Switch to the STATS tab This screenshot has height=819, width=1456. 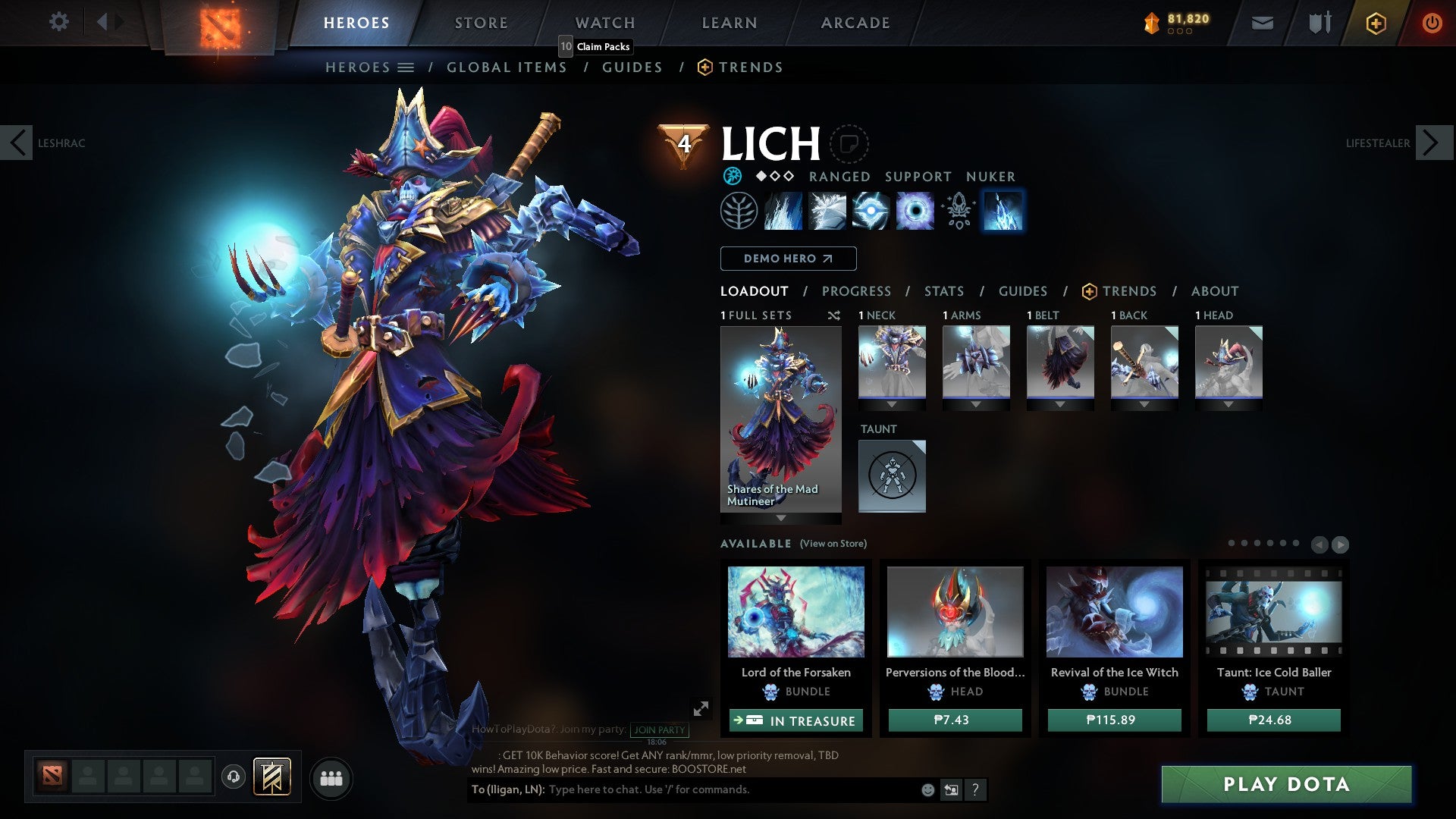tap(943, 290)
